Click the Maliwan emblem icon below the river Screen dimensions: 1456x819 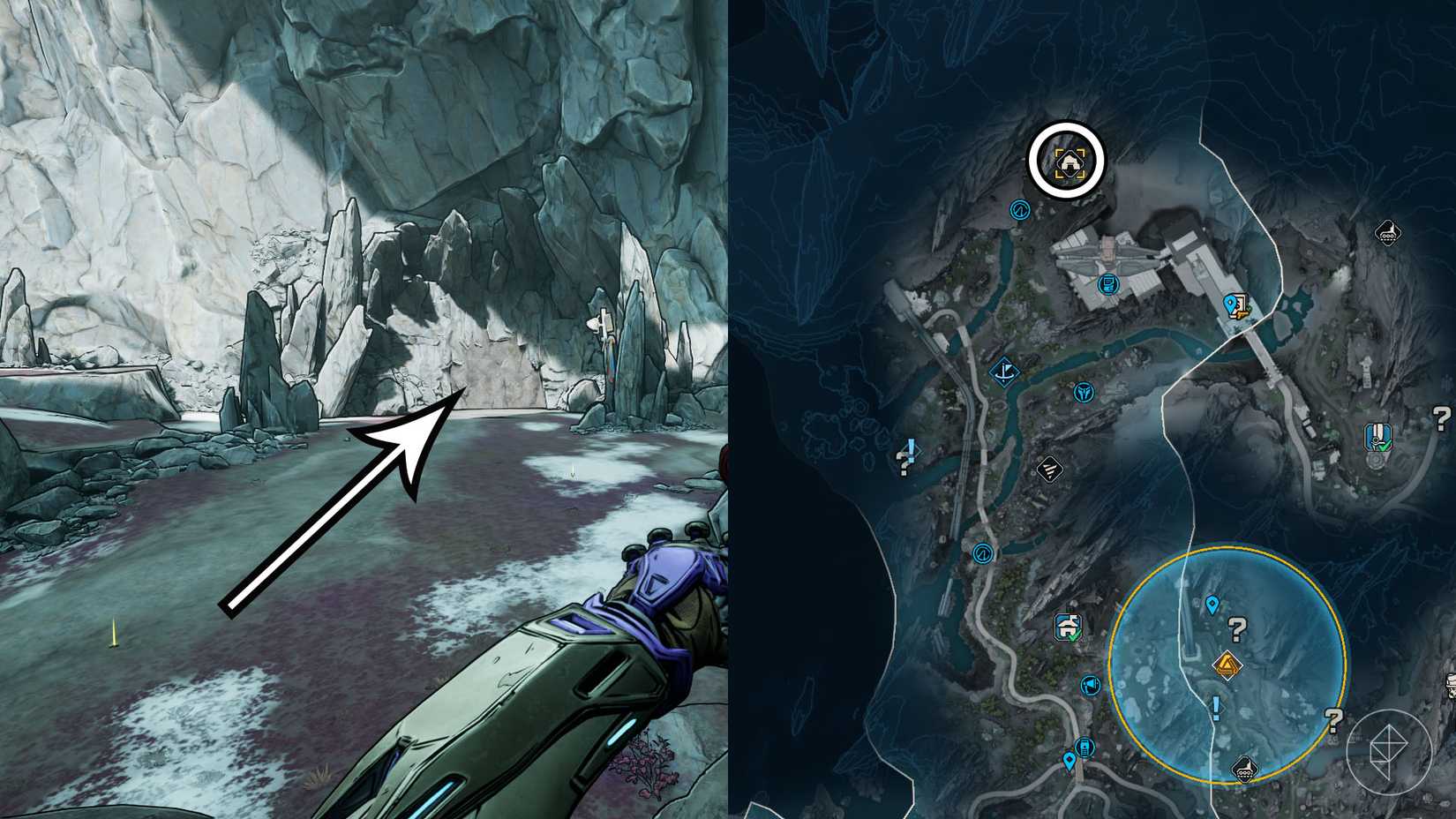(x=1084, y=392)
